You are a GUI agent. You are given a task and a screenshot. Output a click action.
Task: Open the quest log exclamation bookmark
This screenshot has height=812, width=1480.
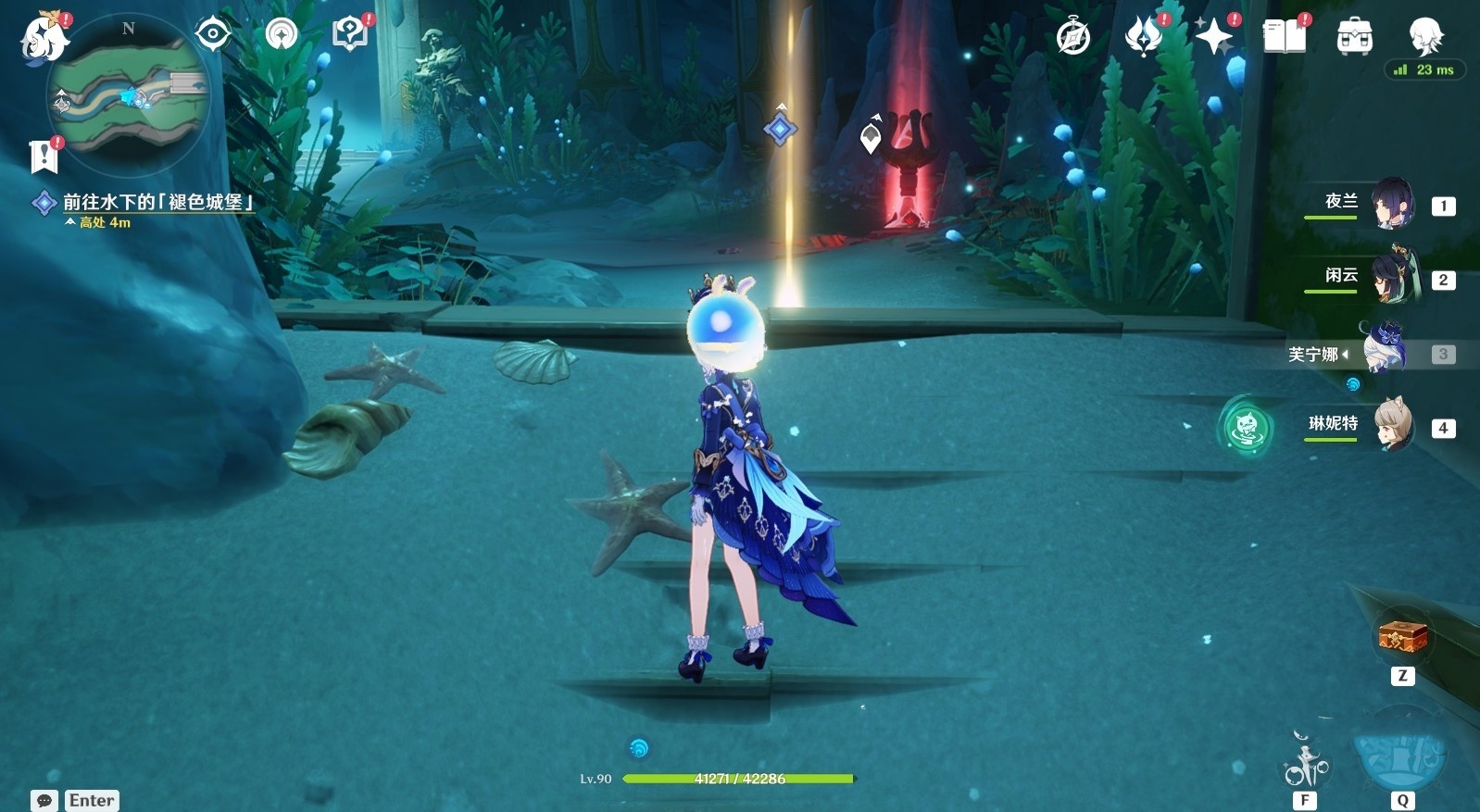pyautogui.click(x=44, y=156)
